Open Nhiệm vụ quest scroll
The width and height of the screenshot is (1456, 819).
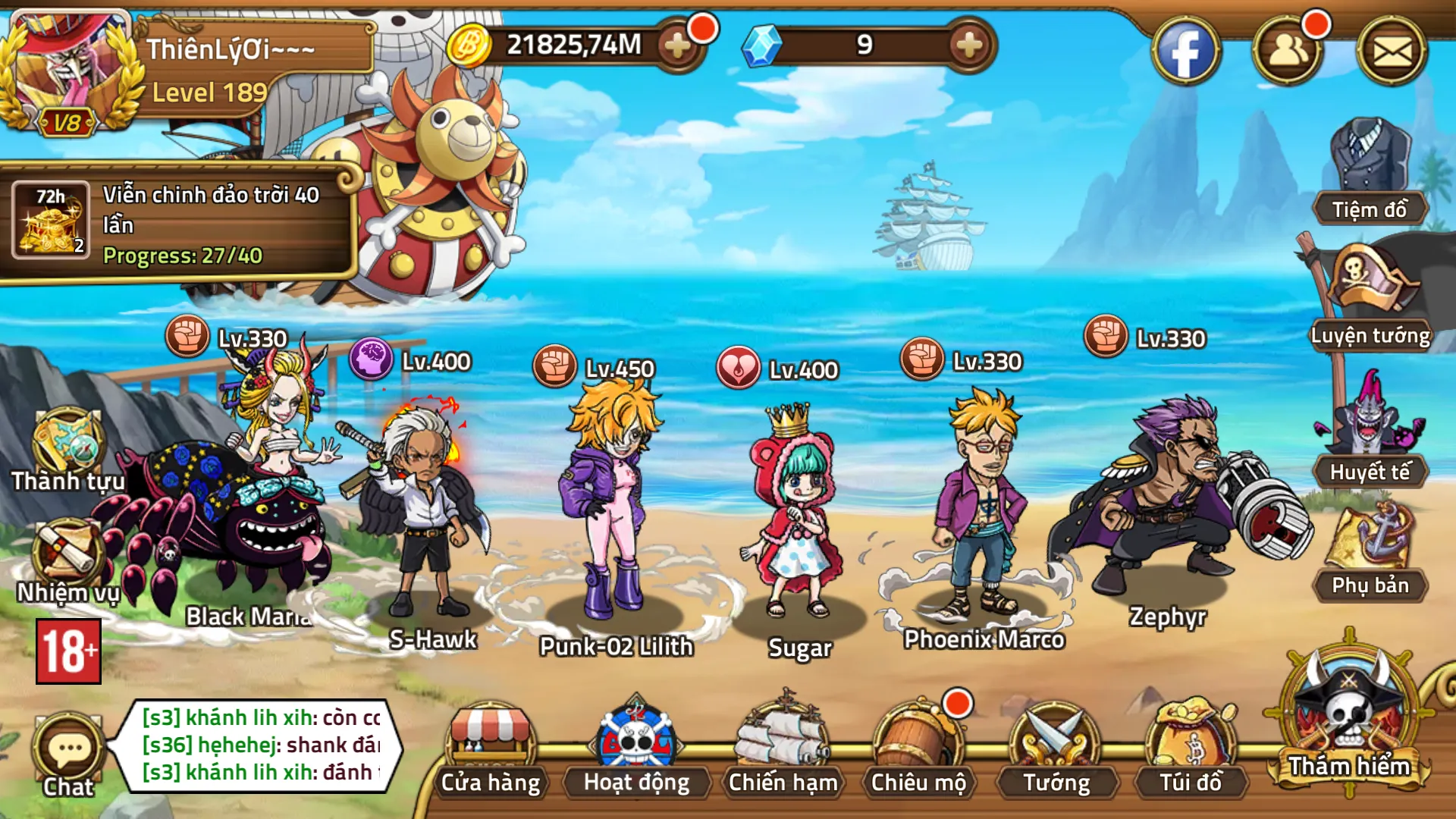(x=67, y=561)
